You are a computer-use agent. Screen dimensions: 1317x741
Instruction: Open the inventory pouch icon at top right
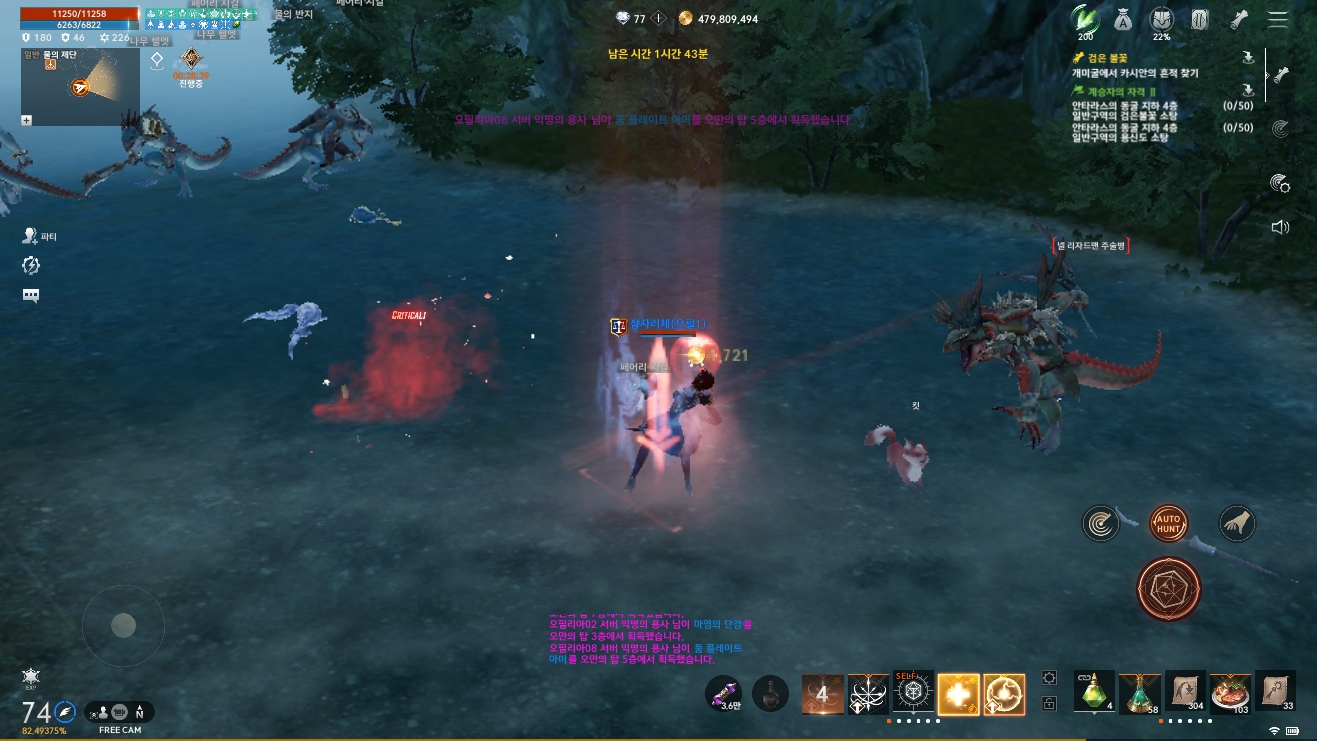click(1123, 18)
